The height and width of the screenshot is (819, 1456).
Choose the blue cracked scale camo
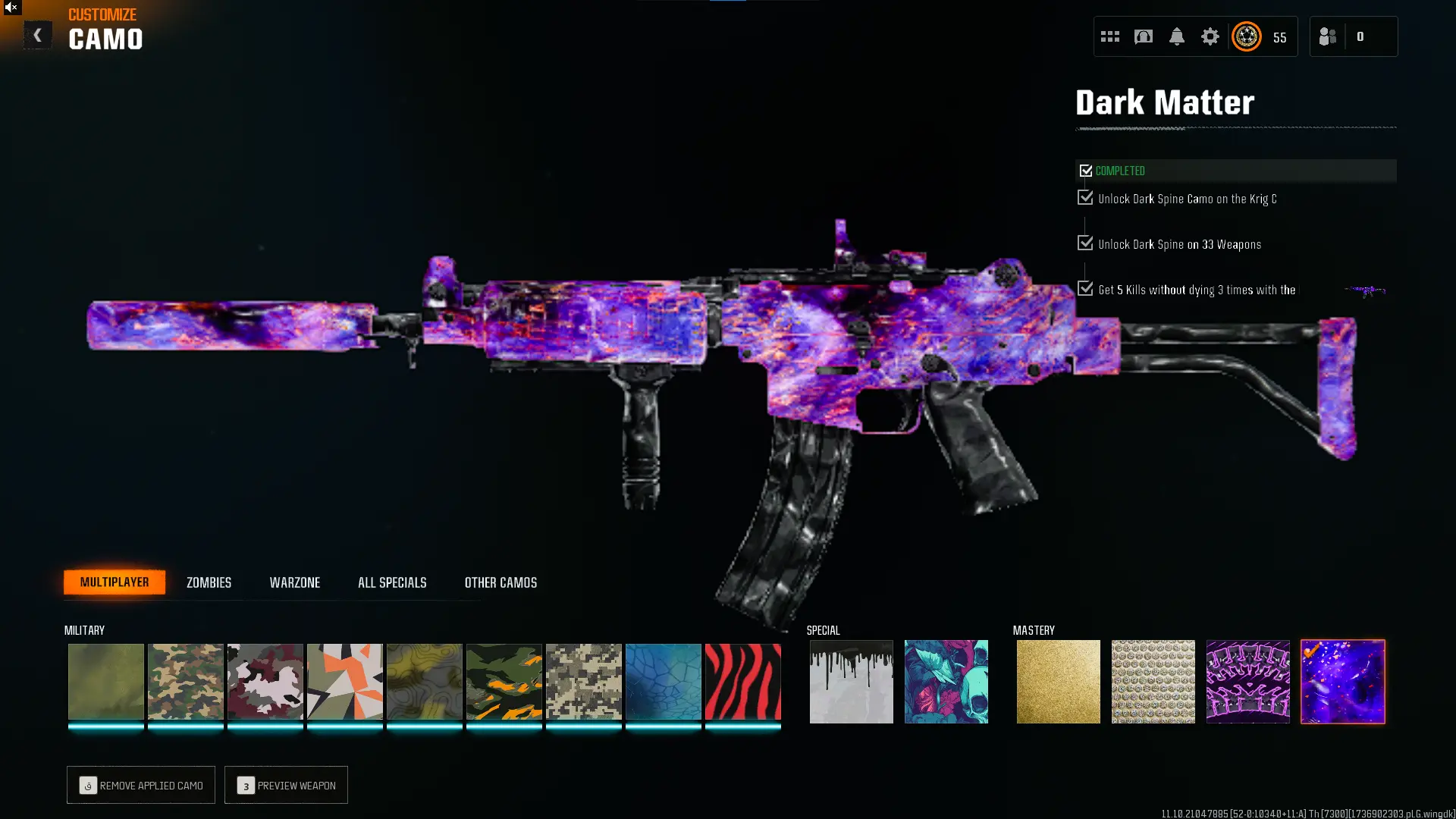pos(663,682)
